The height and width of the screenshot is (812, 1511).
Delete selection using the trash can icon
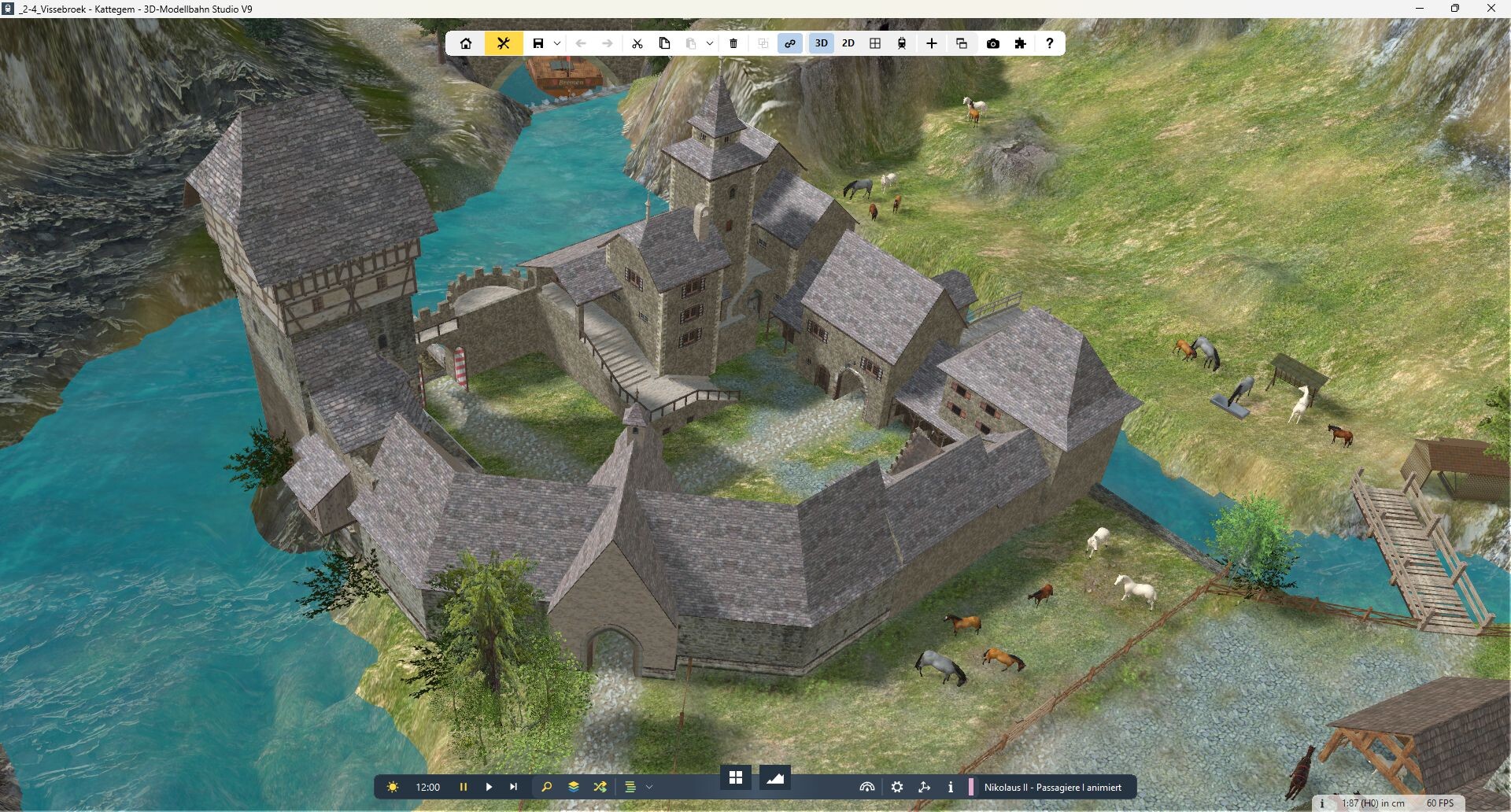(x=733, y=43)
